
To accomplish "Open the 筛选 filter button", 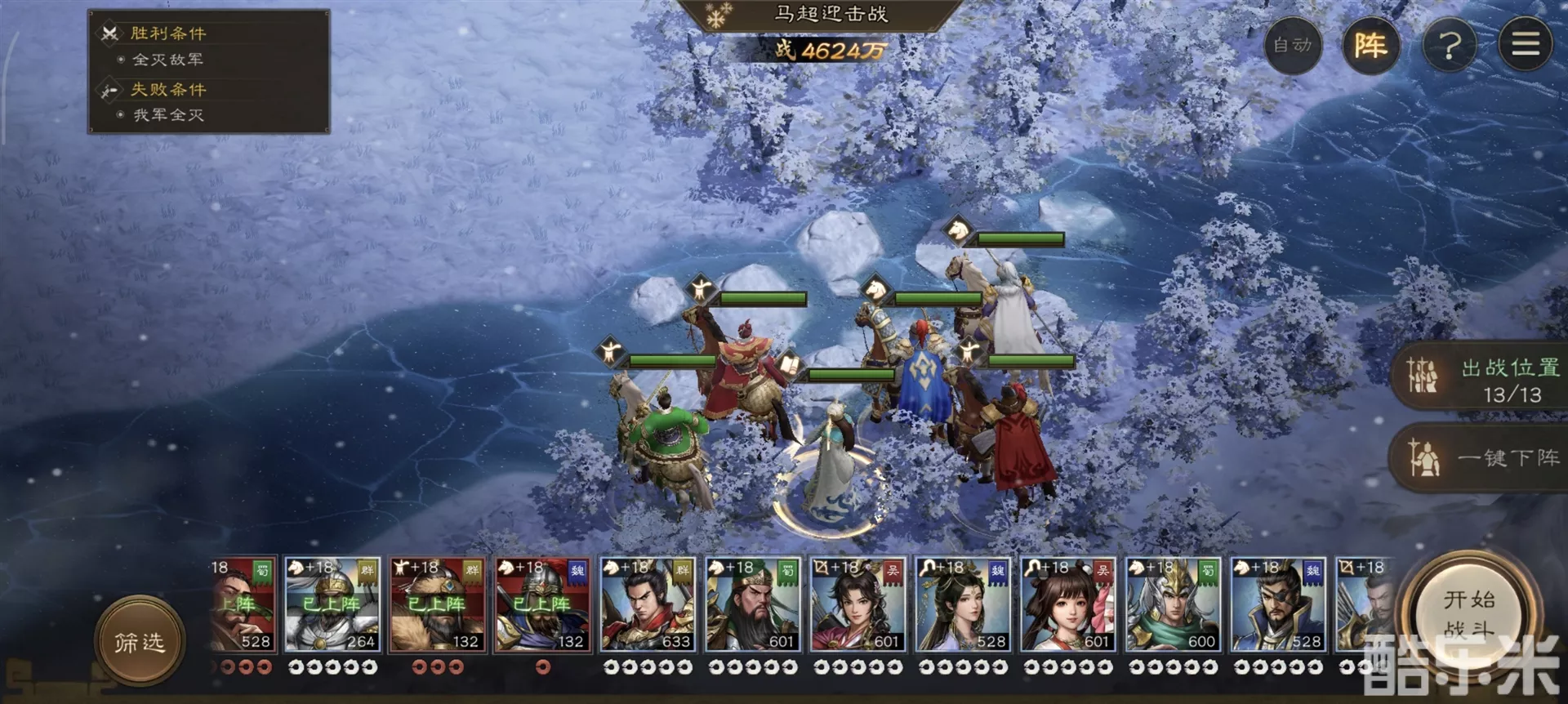I will (x=140, y=642).
